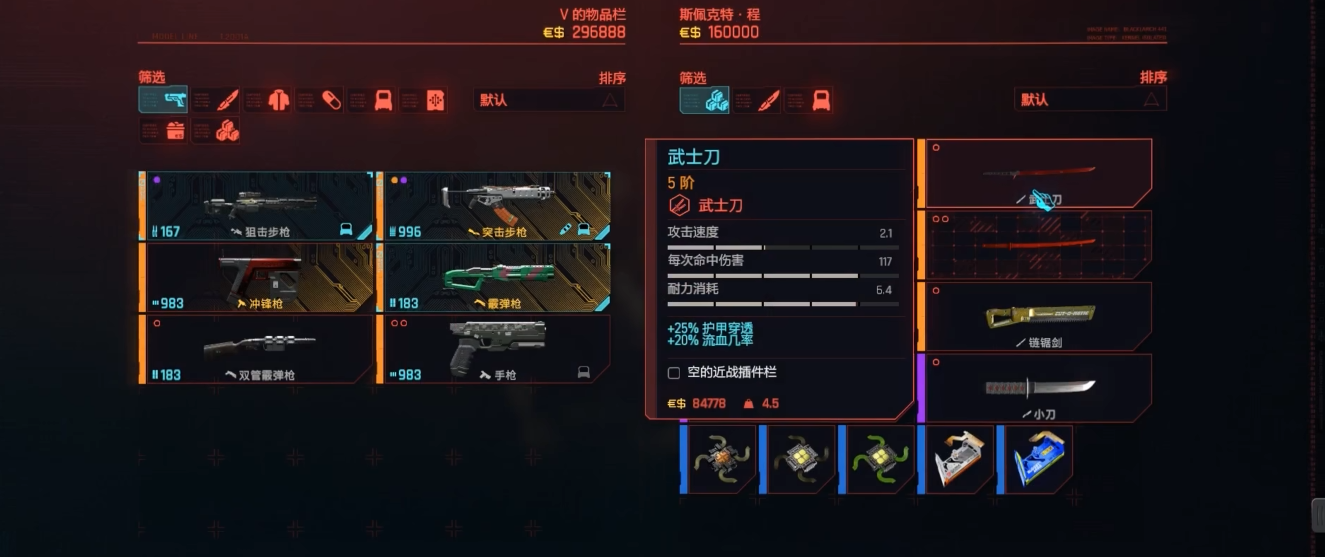
Task: Show consumables with the pill filter
Action: click(x=319, y=100)
